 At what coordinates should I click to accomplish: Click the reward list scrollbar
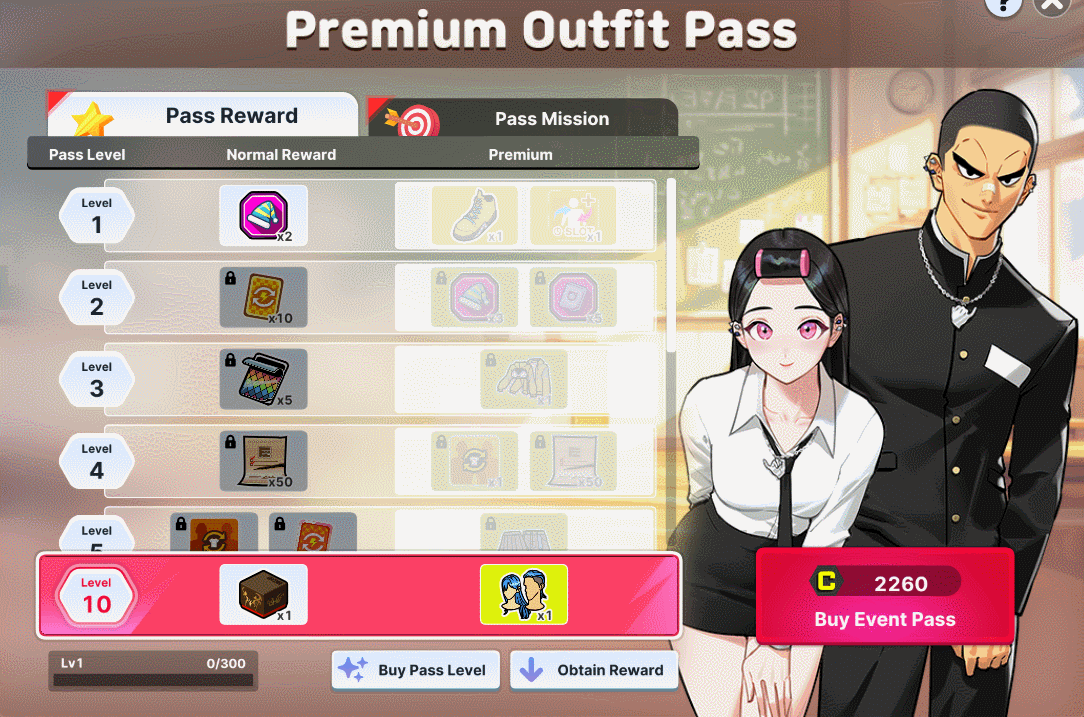pyautogui.click(x=670, y=265)
